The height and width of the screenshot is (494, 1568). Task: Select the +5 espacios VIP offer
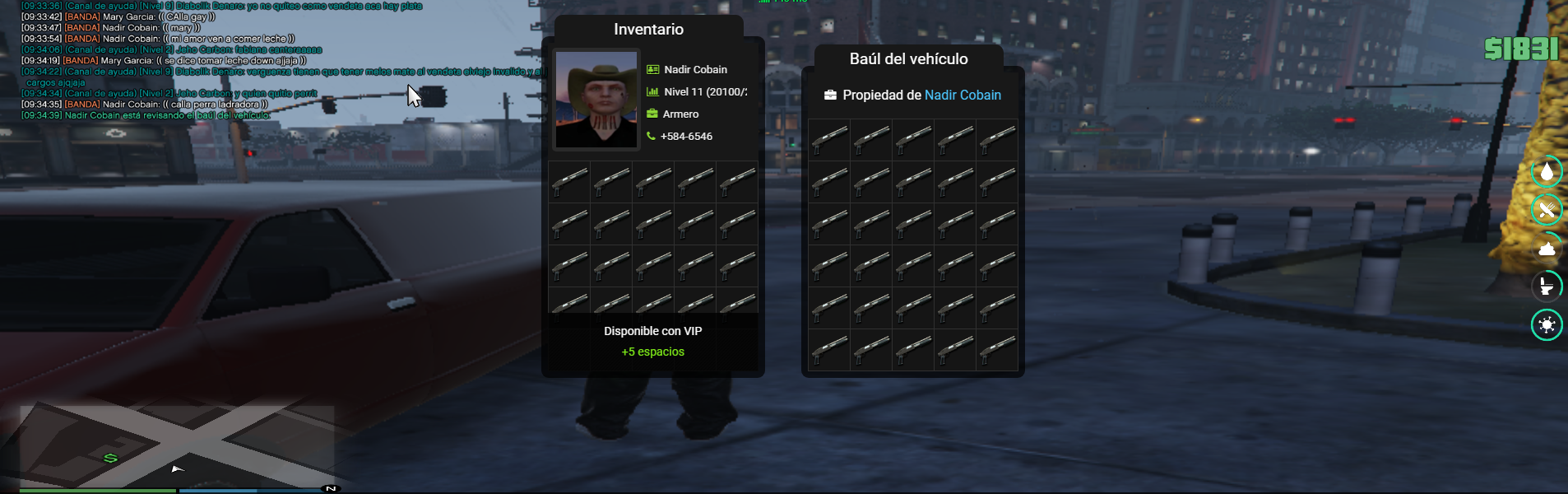click(x=652, y=352)
